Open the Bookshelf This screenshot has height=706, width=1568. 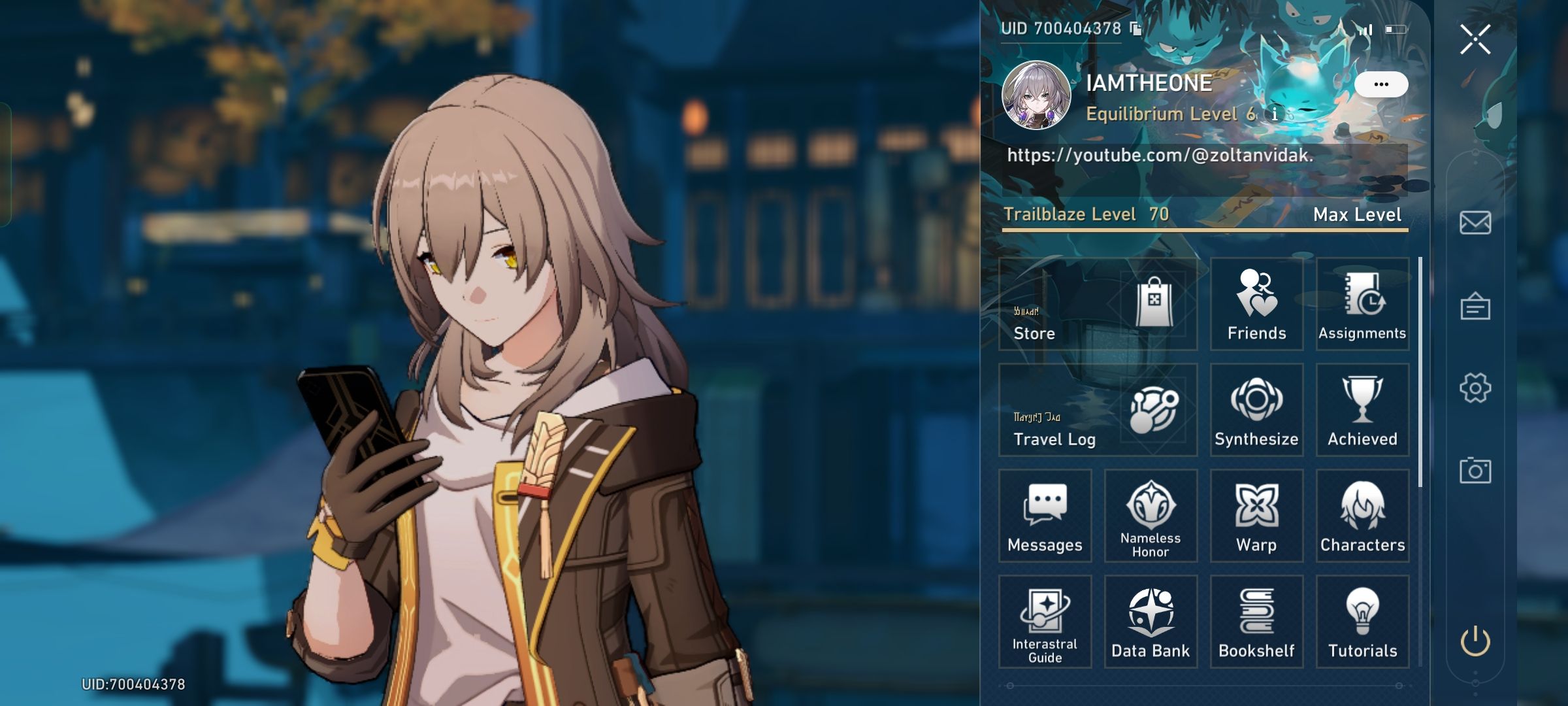1256,622
